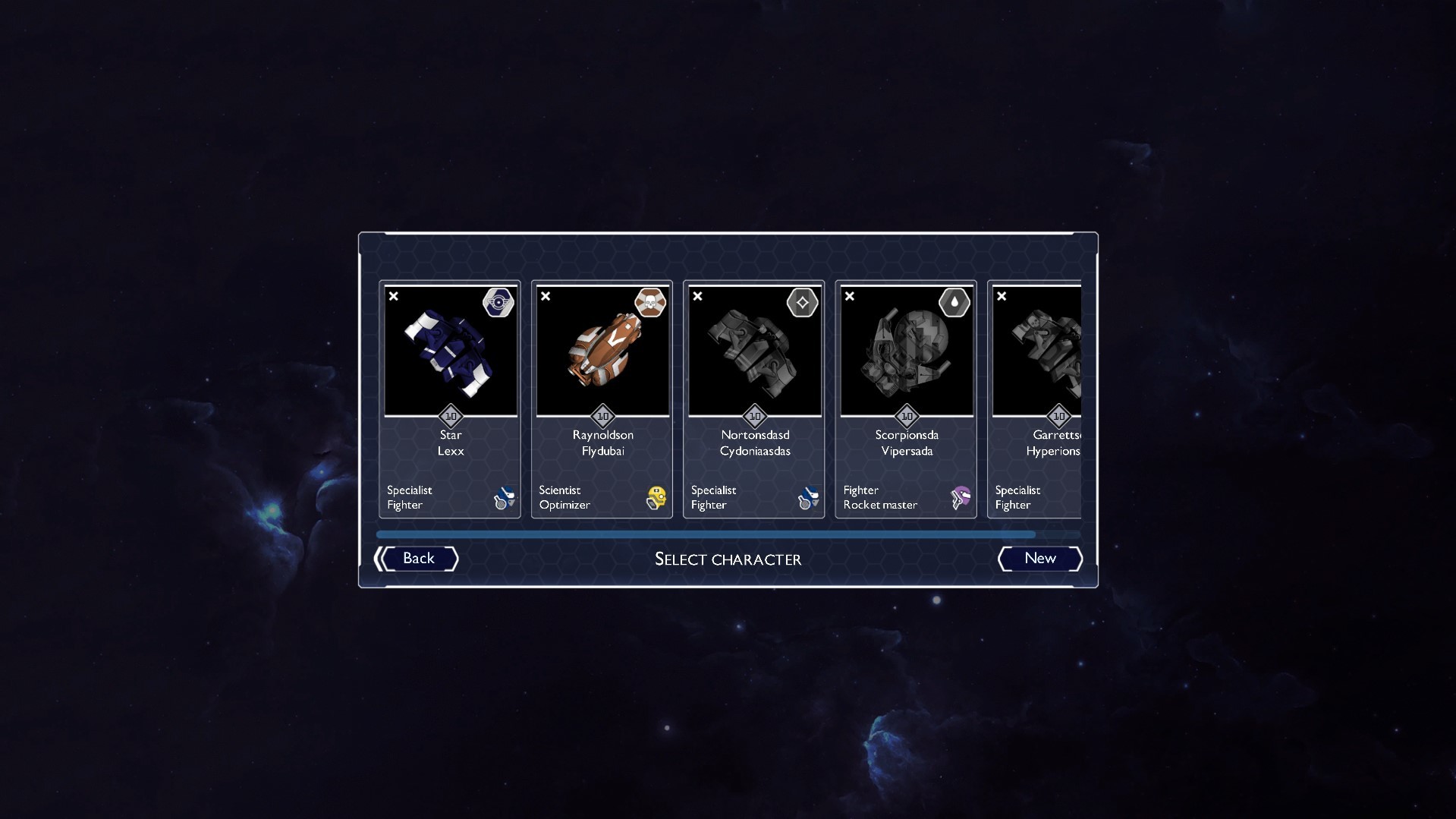This screenshot has width=1456, height=819.
Task: Create a character with the New button
Action: pos(1039,559)
